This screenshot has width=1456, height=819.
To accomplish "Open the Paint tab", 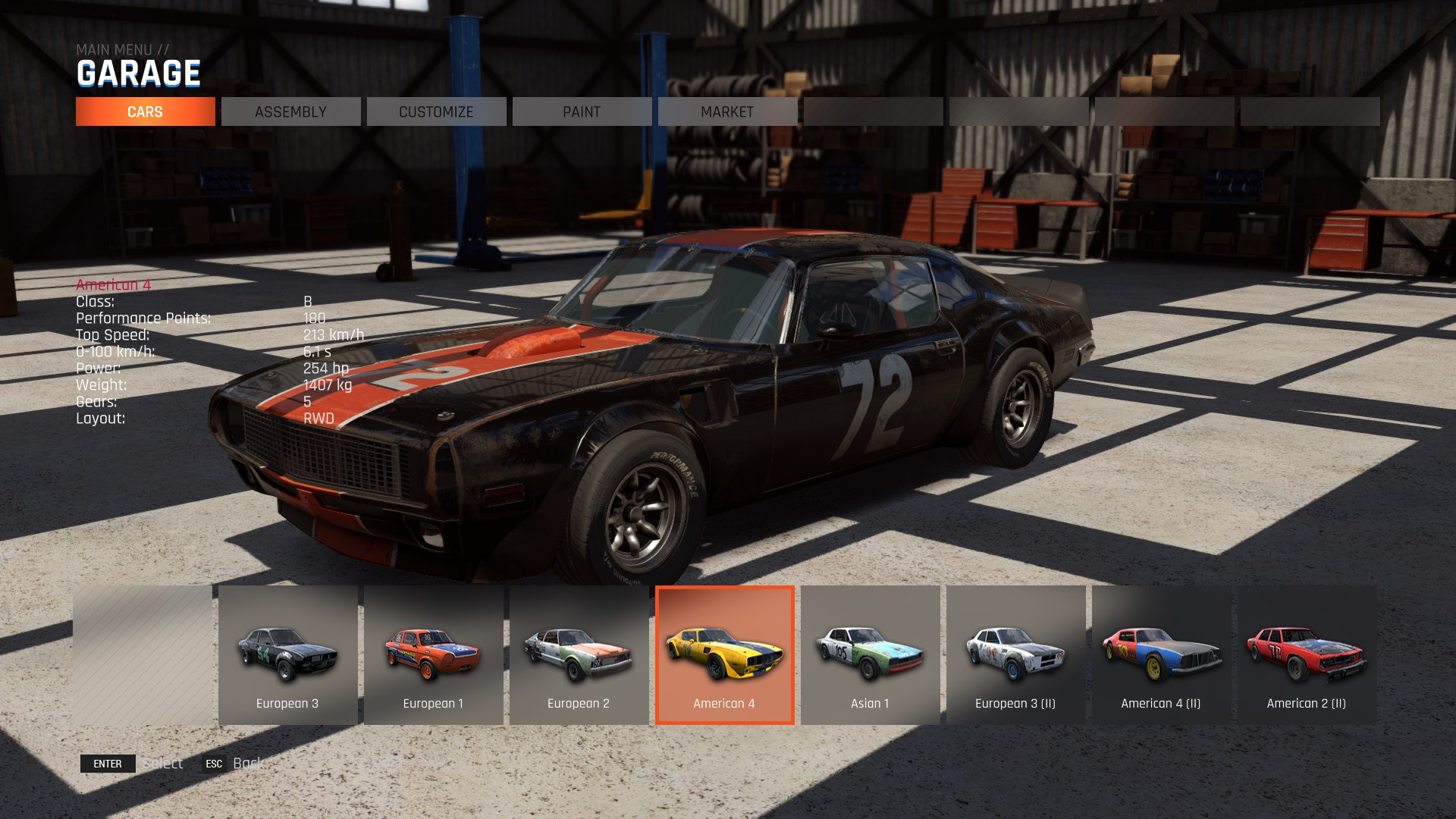I will click(x=582, y=111).
